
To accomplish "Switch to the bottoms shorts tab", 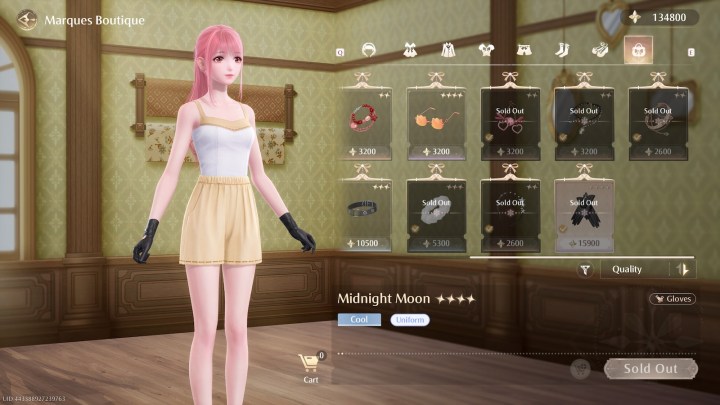I will tap(523, 49).
